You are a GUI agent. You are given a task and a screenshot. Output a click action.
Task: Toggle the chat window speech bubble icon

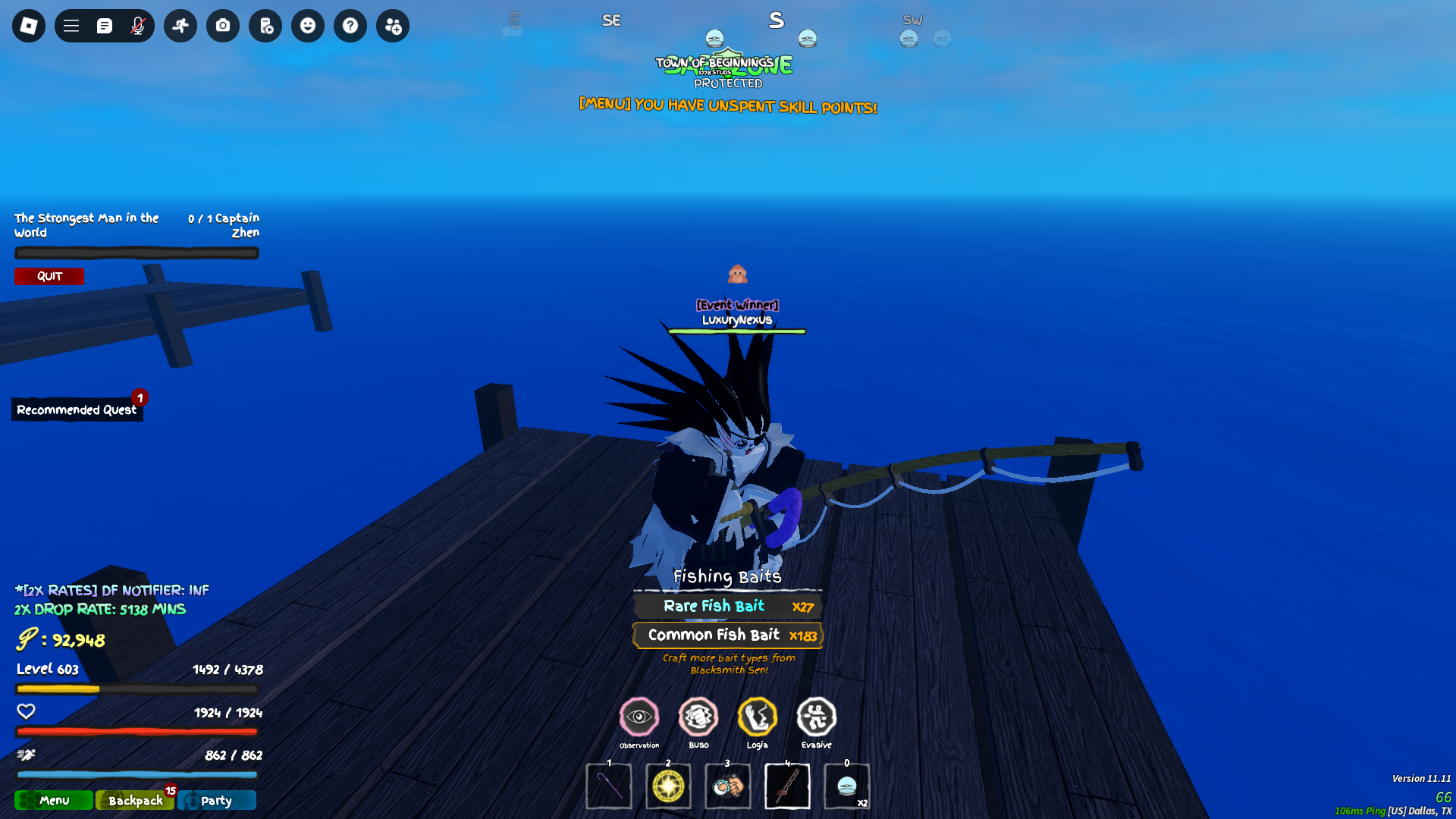pos(105,26)
